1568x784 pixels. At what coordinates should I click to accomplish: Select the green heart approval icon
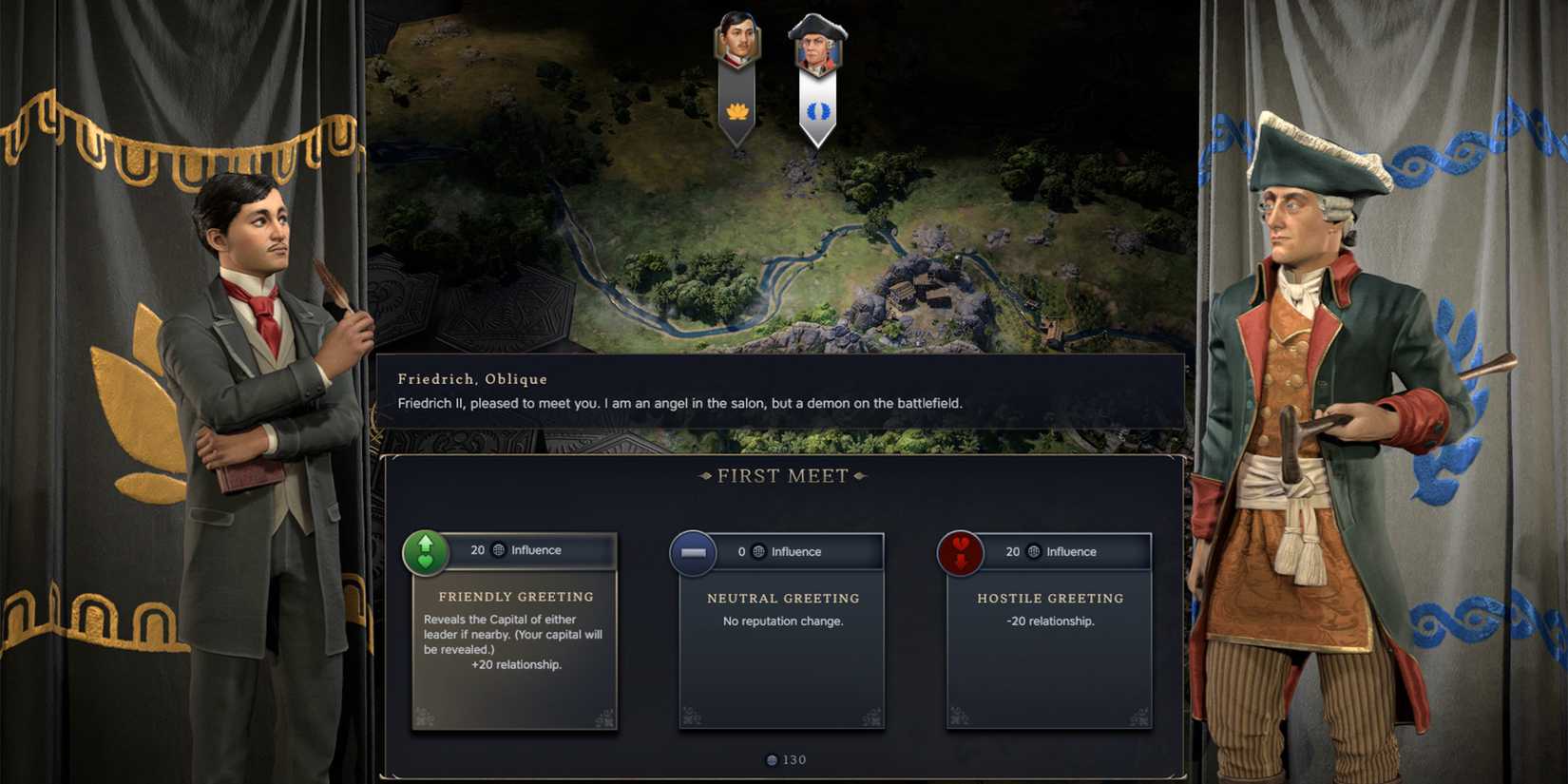[425, 550]
